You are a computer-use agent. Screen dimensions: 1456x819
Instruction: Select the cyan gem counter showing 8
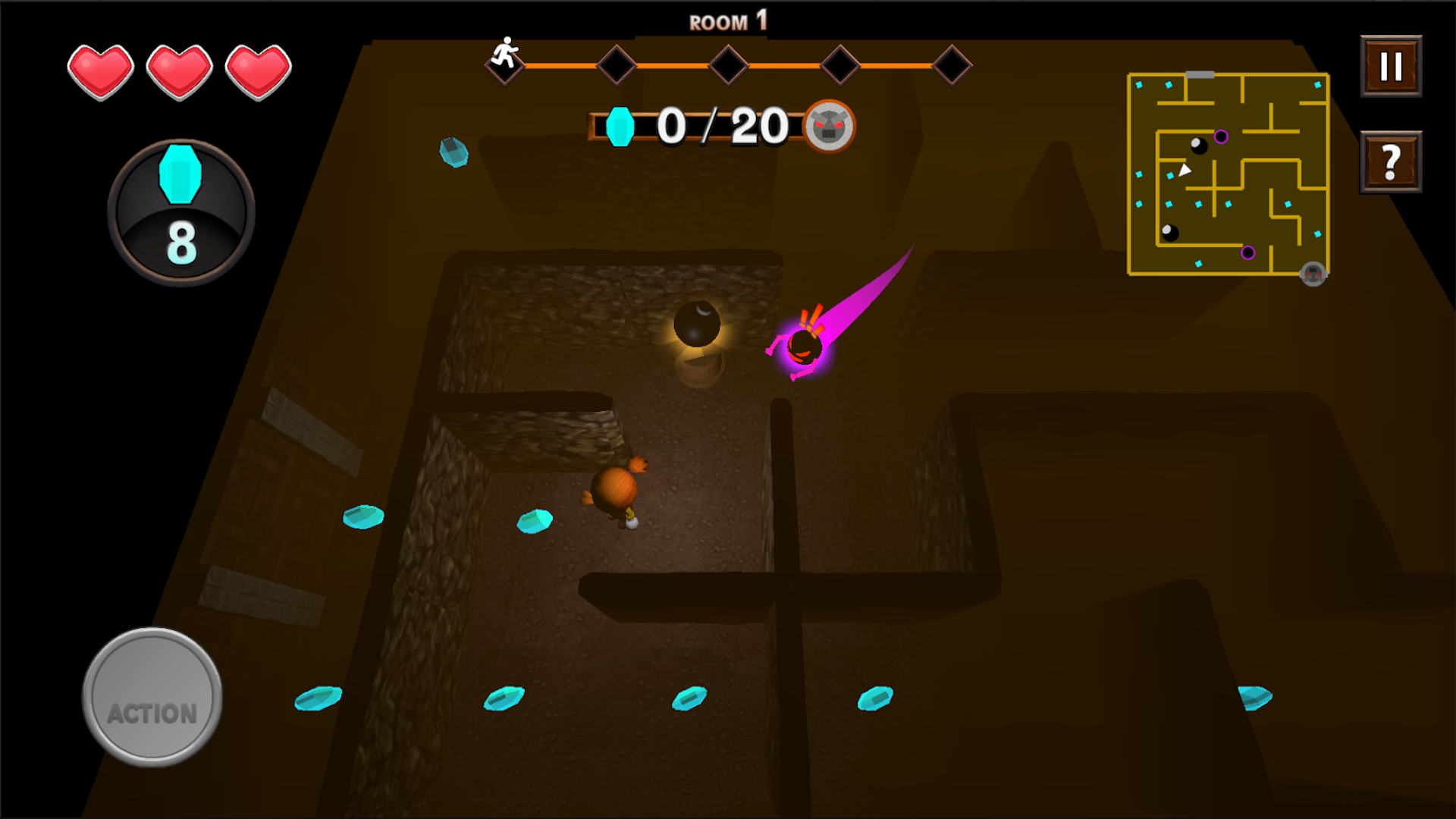click(x=181, y=212)
